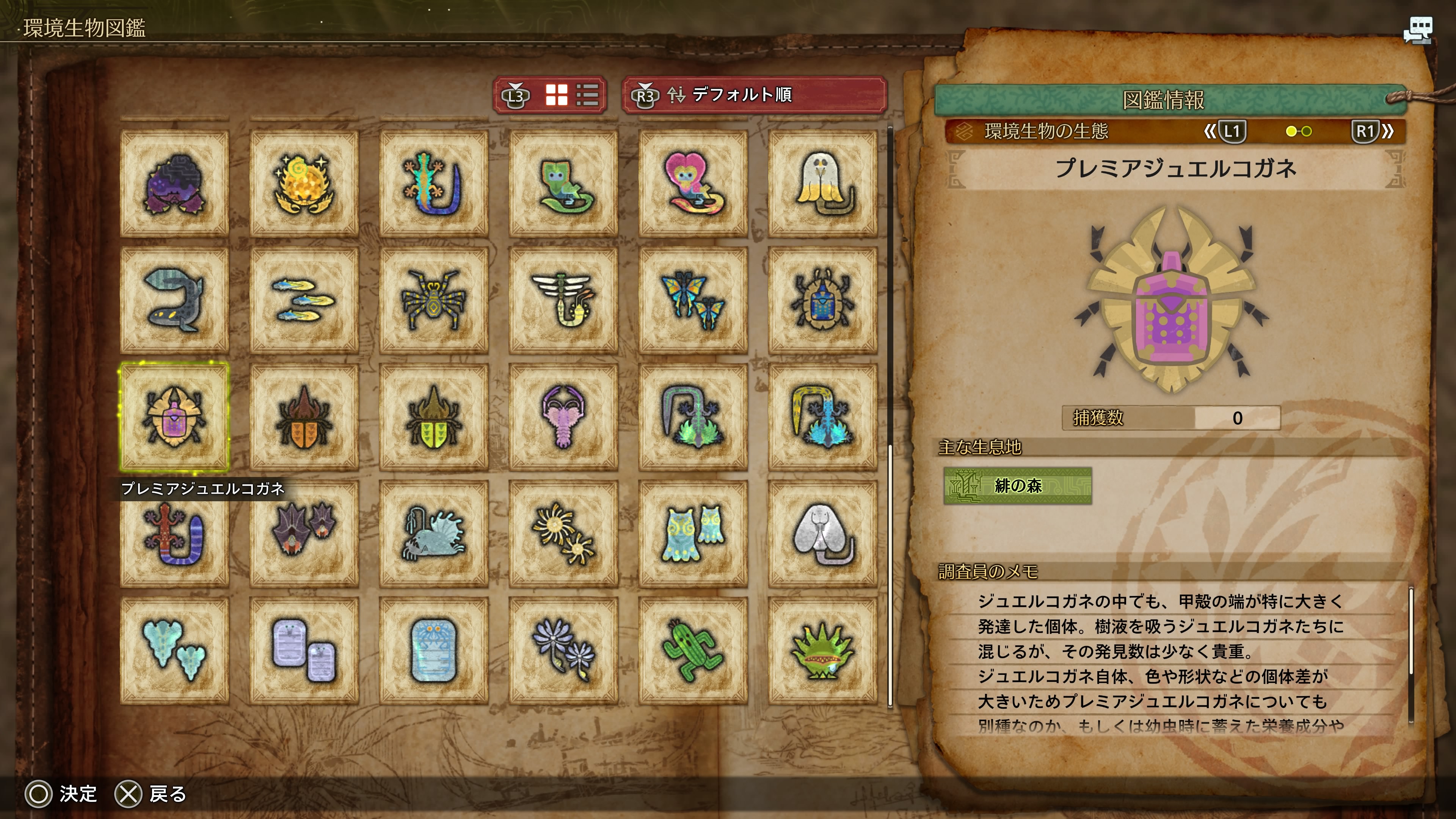Select the purple daisy flowers tile
Screen dimensions: 1456x819
563,651
